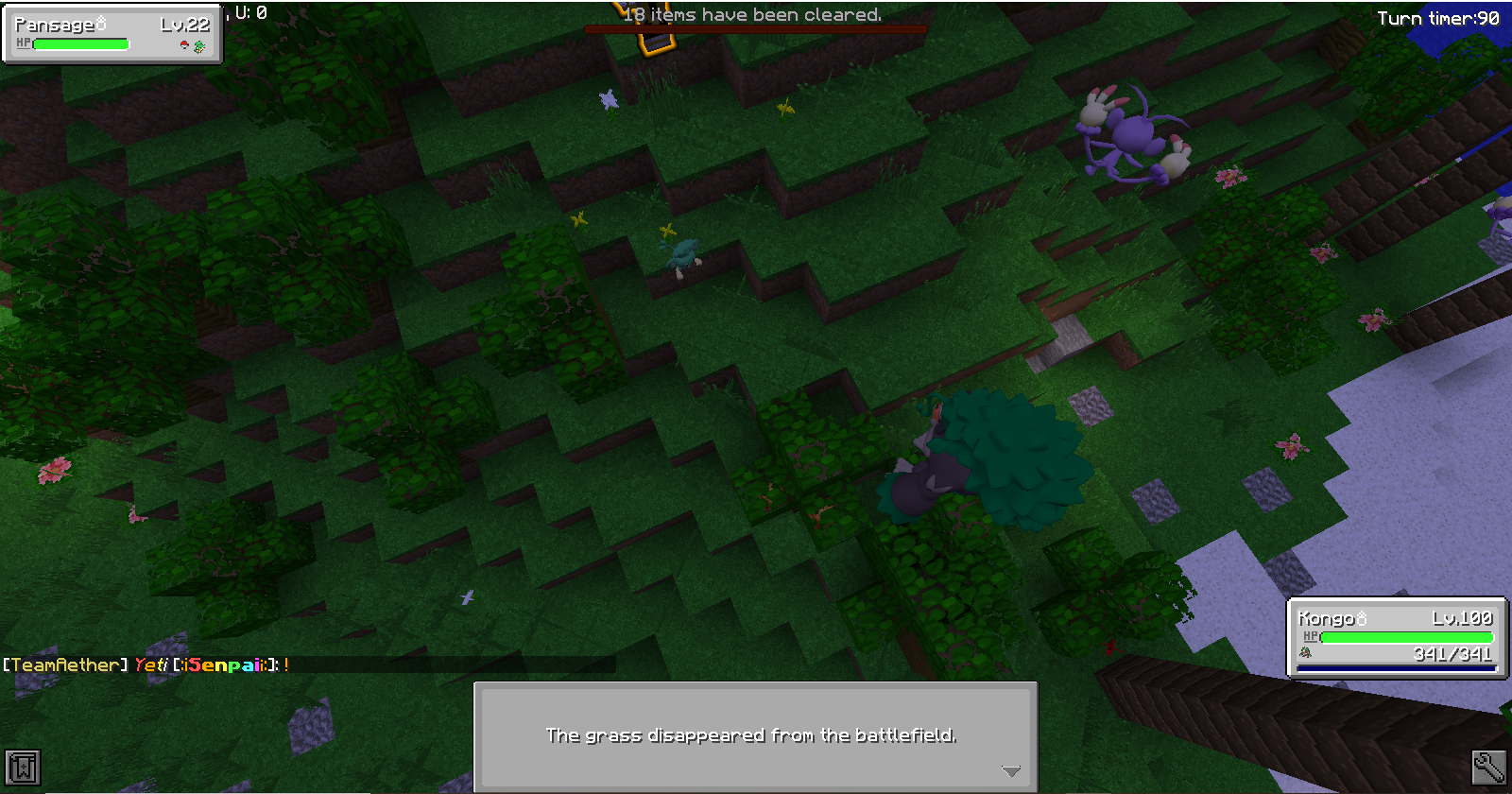Click the Pokéball icon on Pansage's nameplate
This screenshot has width=1512, height=794.
(x=184, y=45)
